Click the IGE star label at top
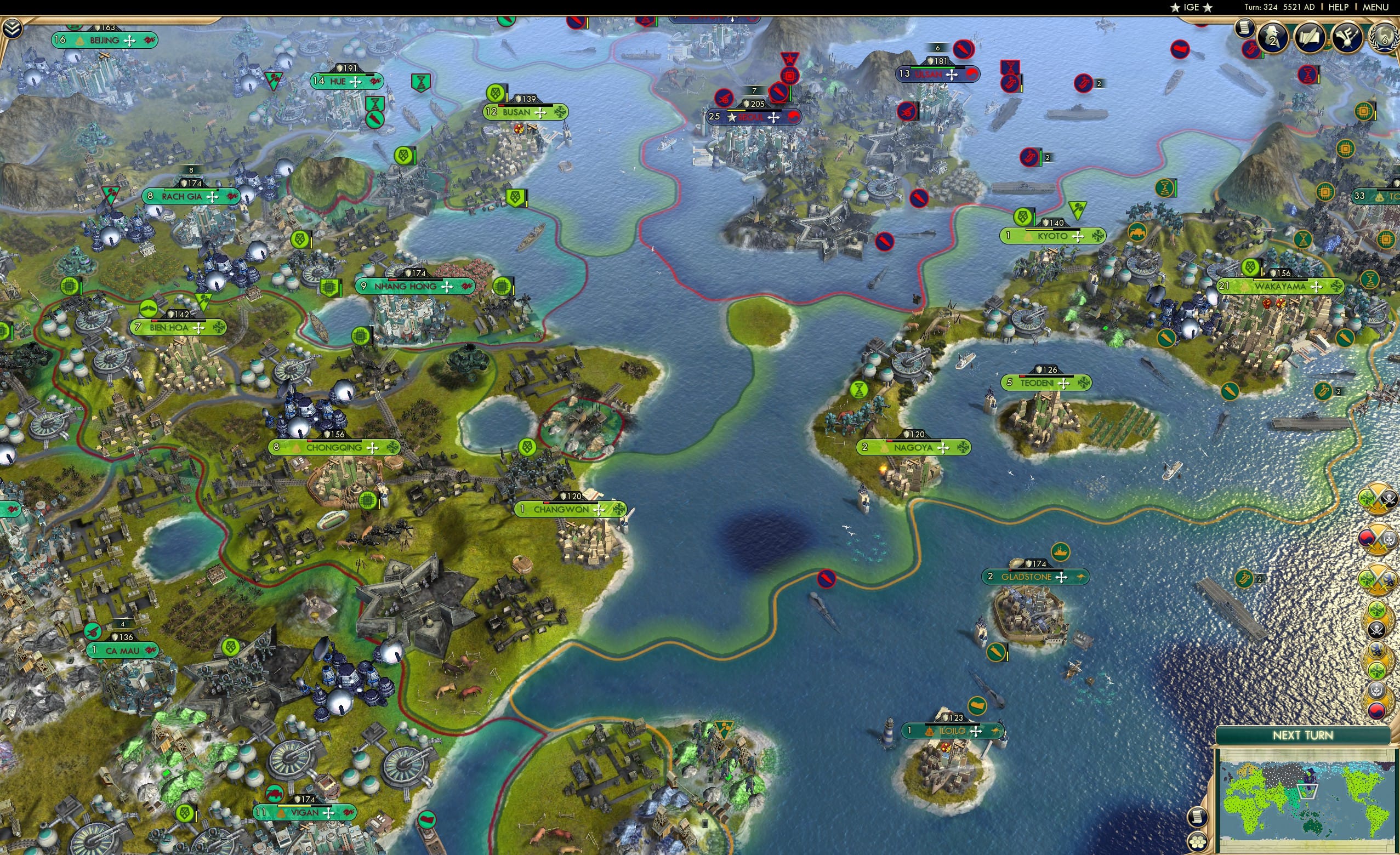The height and width of the screenshot is (855, 1400). (1191, 7)
